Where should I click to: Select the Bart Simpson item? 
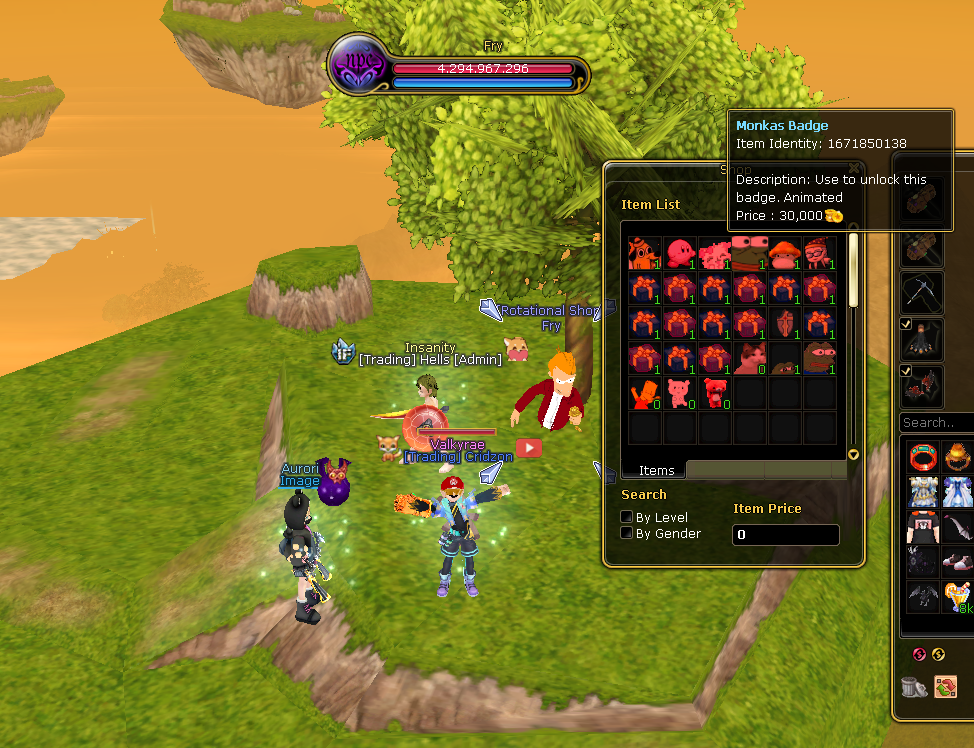point(645,394)
